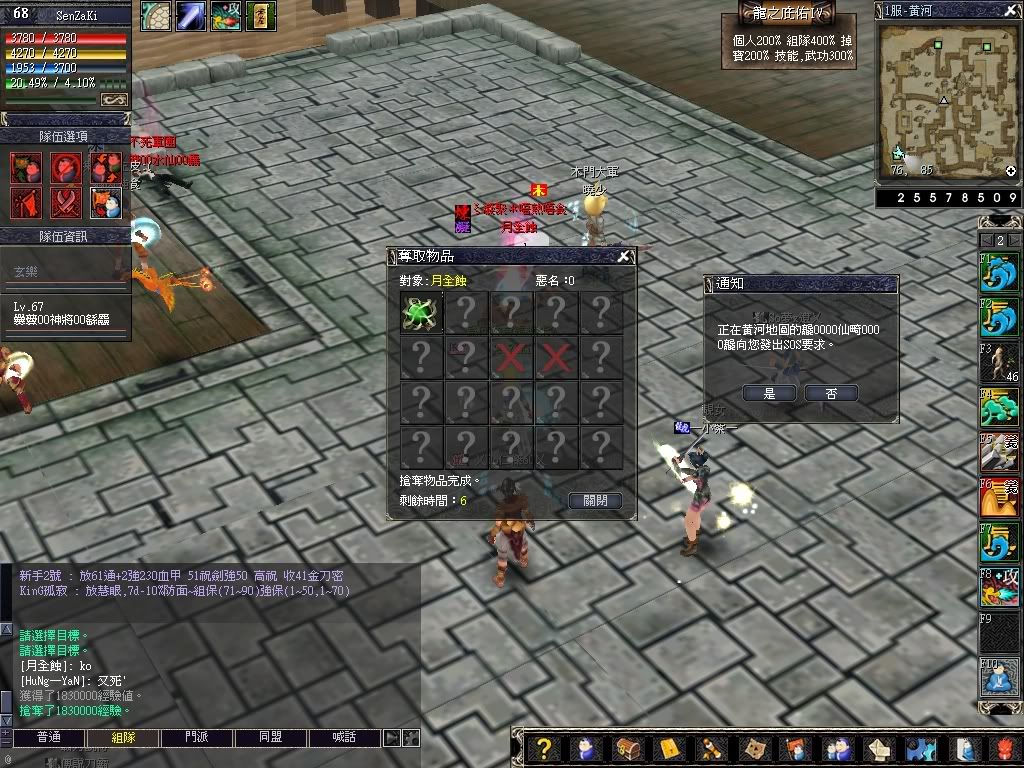The height and width of the screenshot is (768, 1024).
Task: Open the yellow question mark help icon
Action: tap(543, 749)
